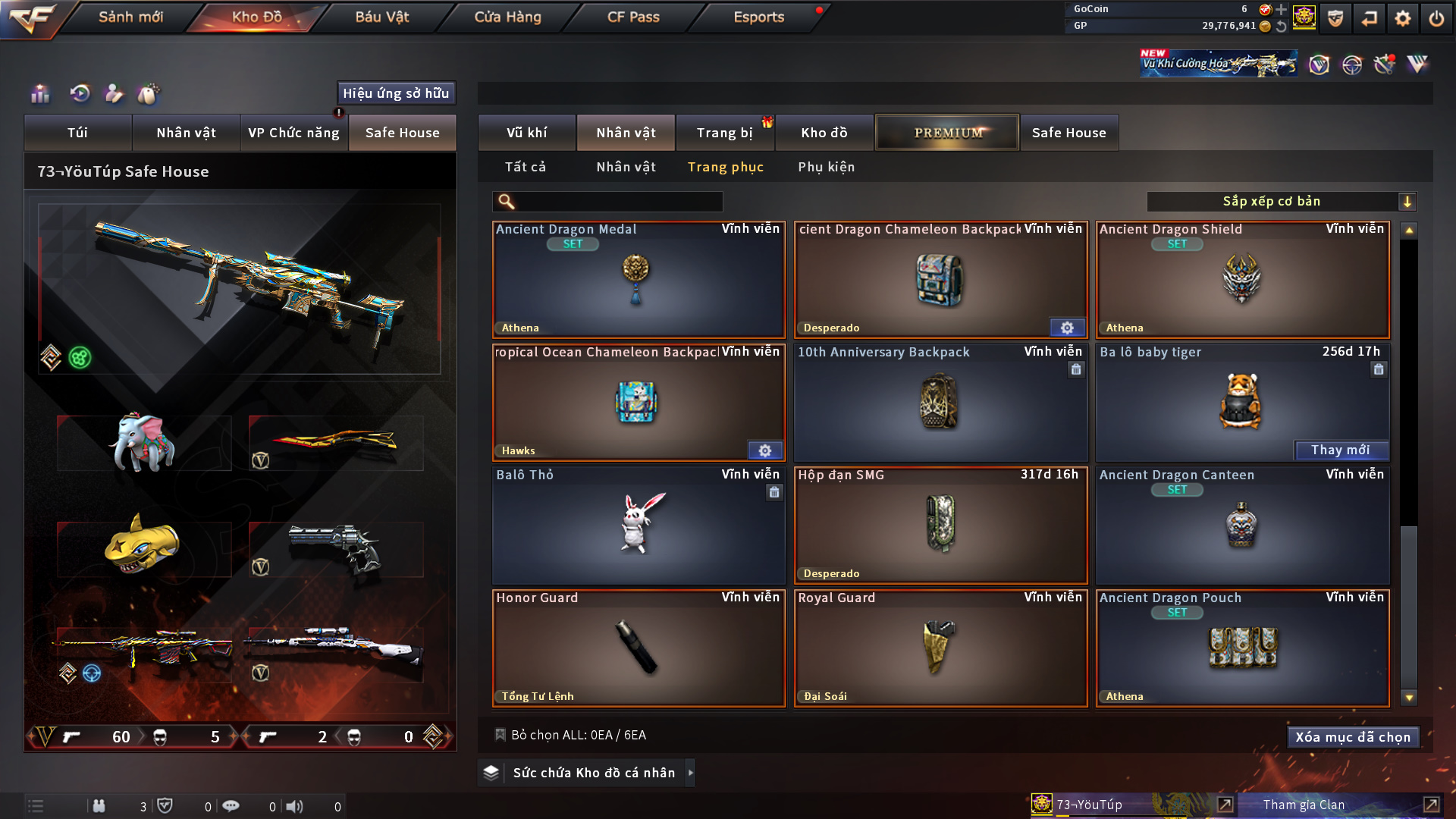Switch to the PREMIUM tab
This screenshot has width=1456, height=819.
(x=947, y=133)
